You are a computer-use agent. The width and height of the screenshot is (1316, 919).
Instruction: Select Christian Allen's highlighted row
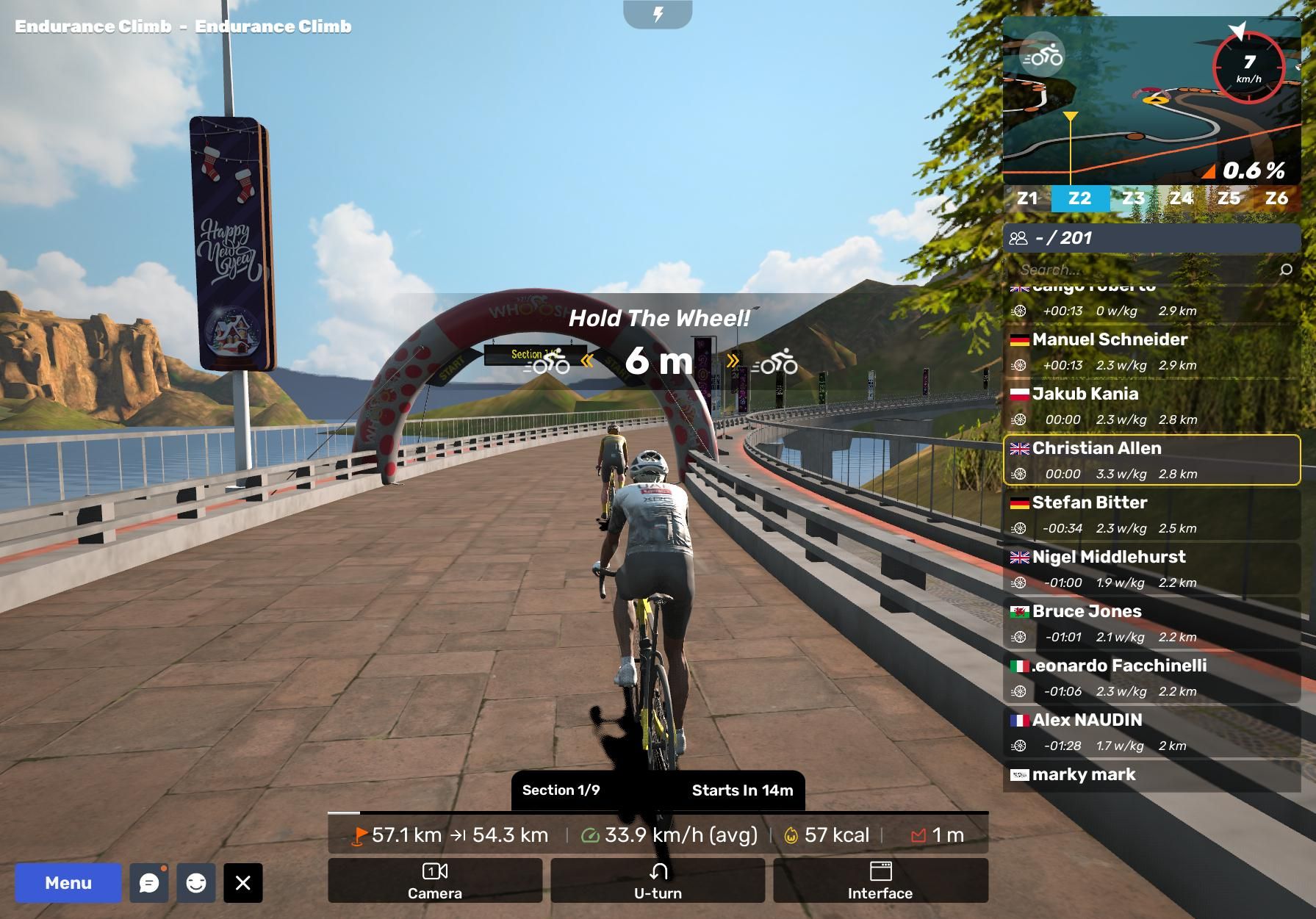tap(1151, 460)
